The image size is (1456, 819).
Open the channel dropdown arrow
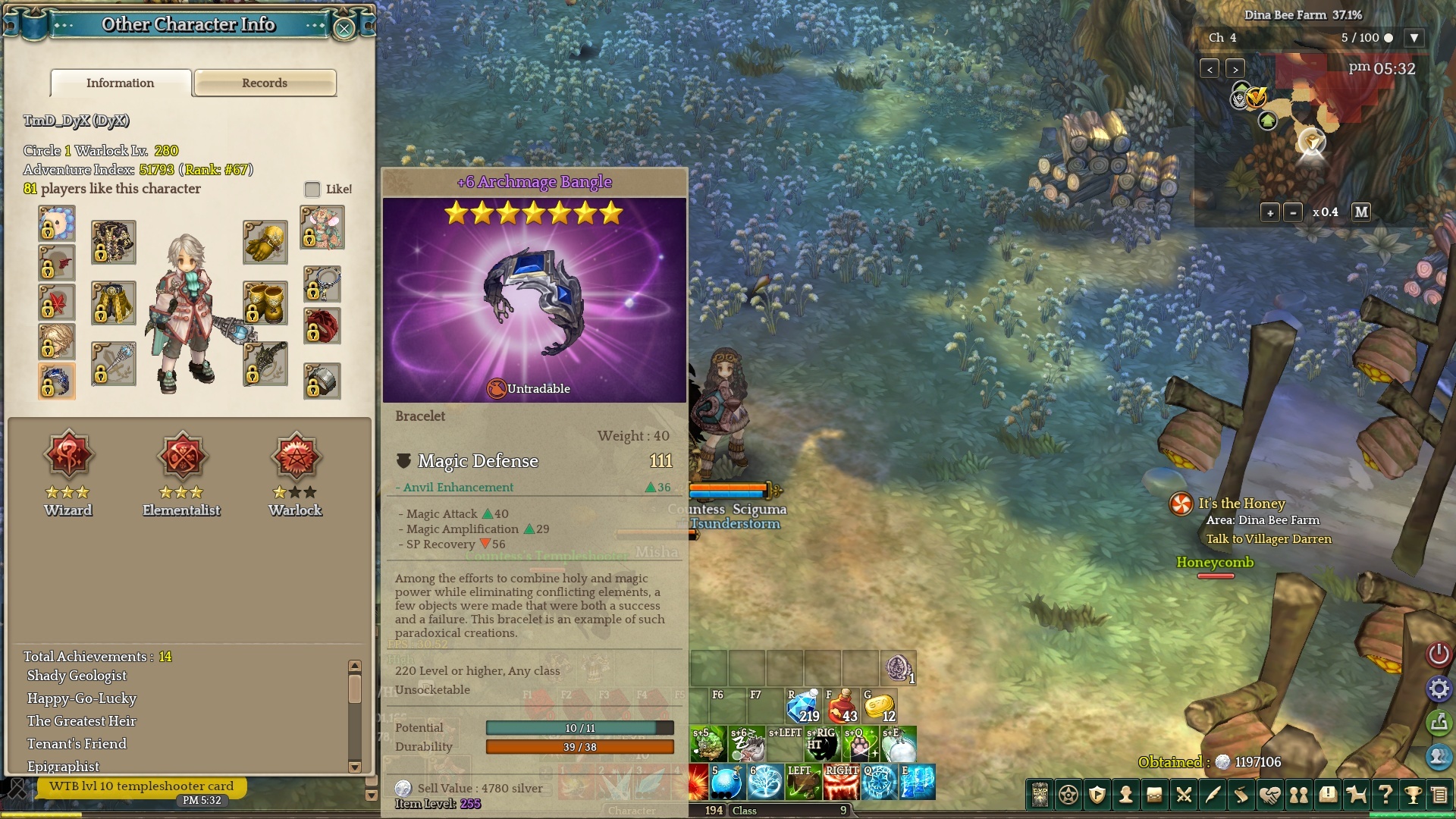[1414, 38]
